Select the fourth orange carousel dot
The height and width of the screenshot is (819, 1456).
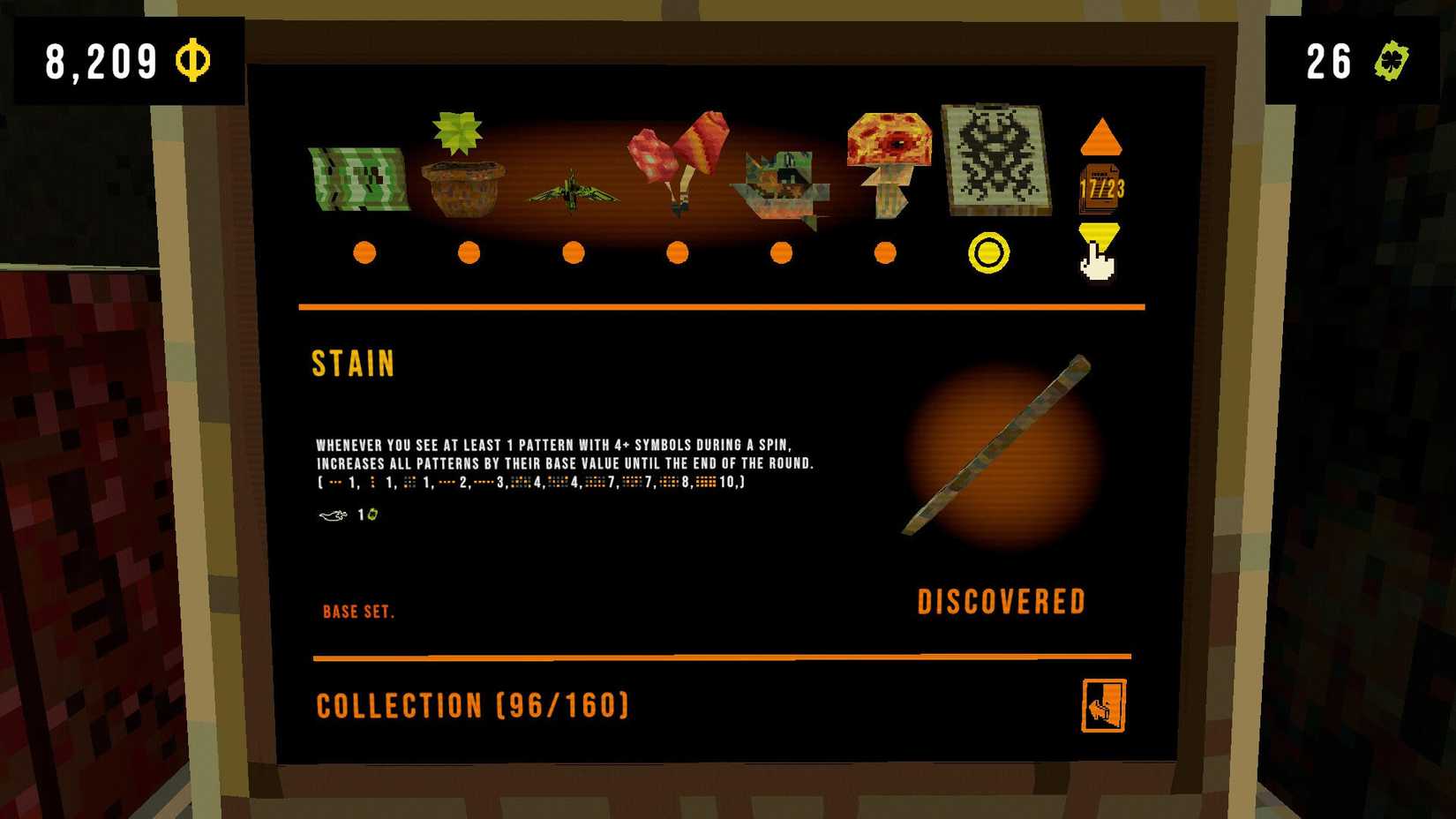pos(677,253)
